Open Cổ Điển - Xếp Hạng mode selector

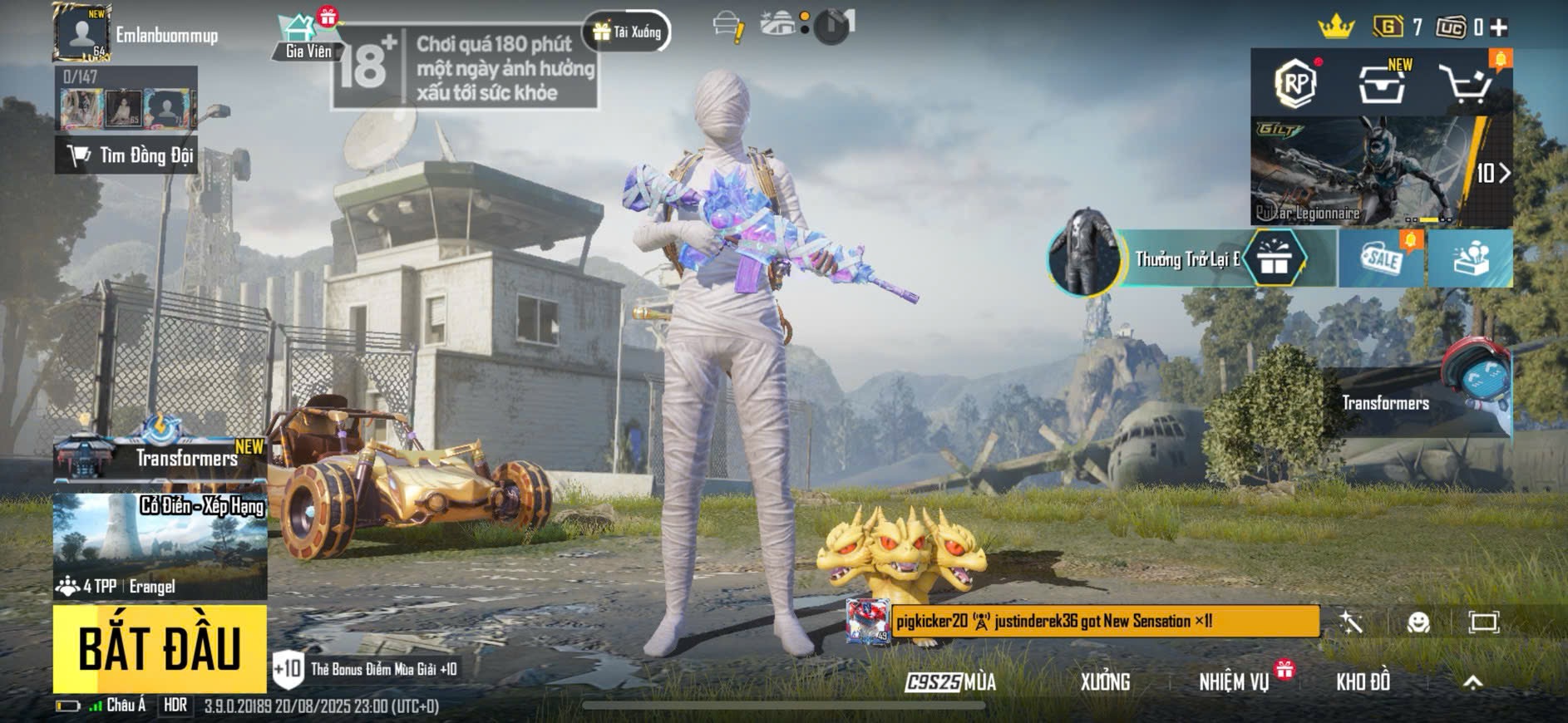[160, 545]
